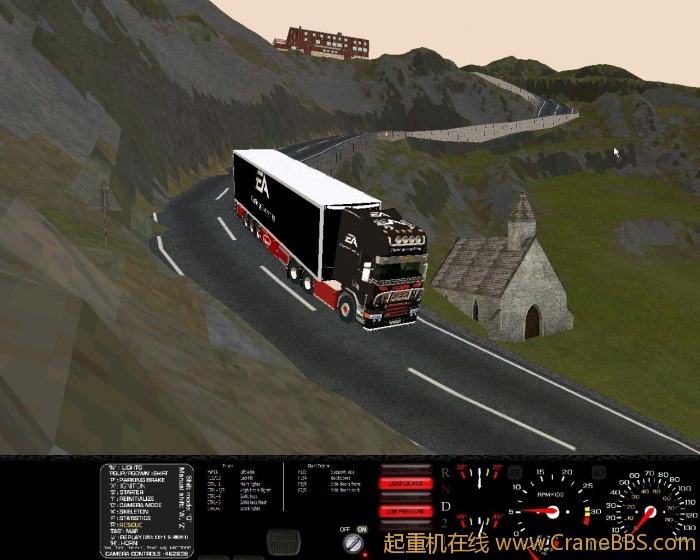Select neutral gear N on shifter
This screenshot has height=560, width=700.
coord(445,490)
